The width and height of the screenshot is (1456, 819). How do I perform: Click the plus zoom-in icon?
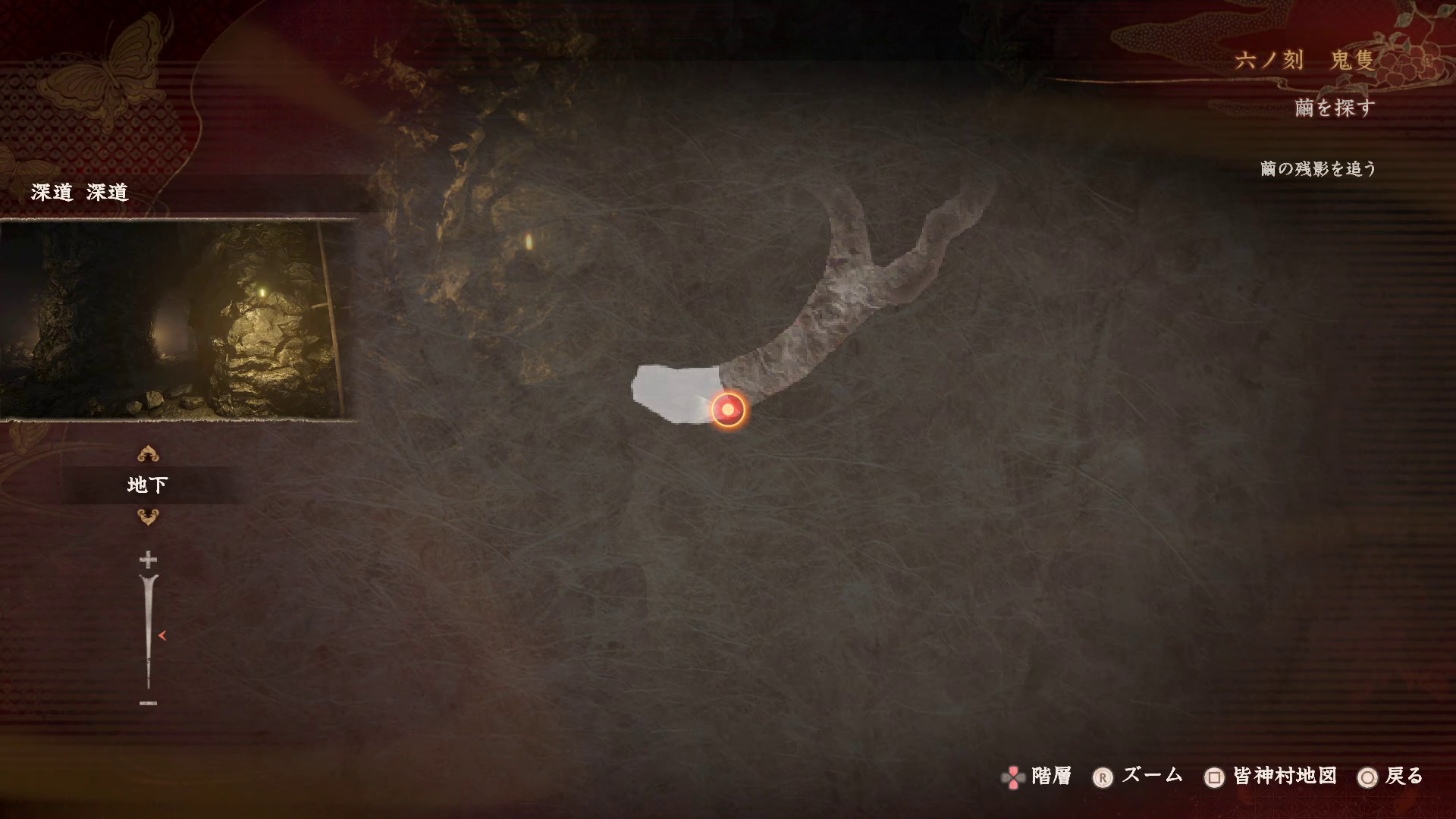(x=148, y=560)
